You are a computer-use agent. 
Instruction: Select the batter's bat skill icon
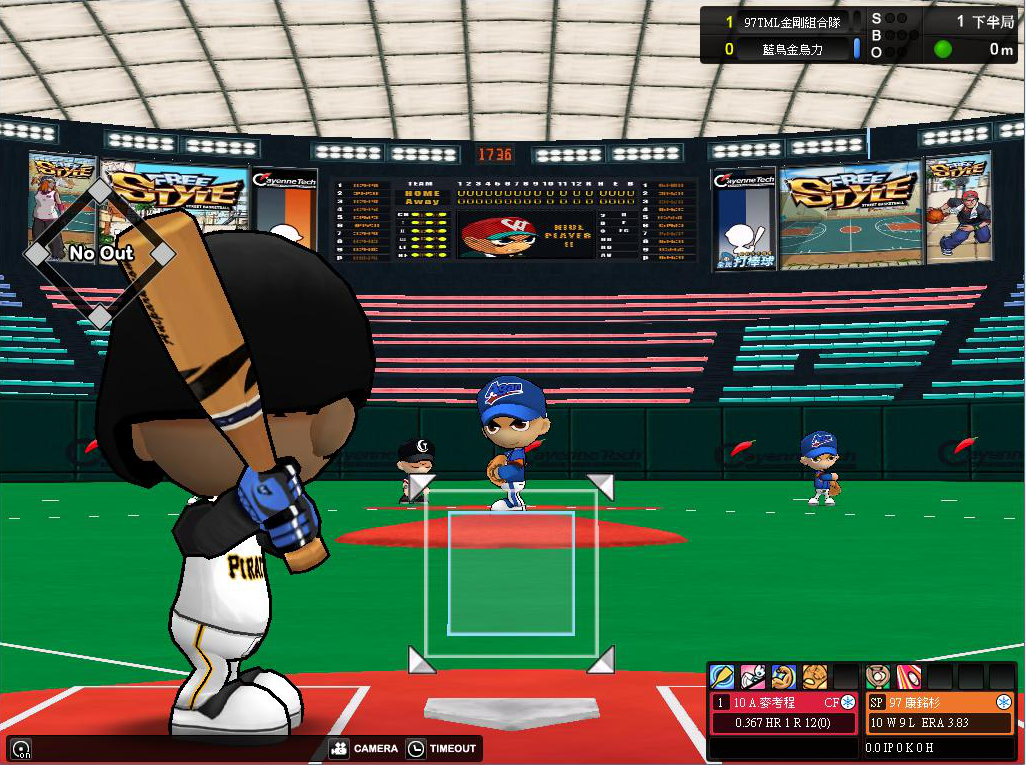point(722,677)
